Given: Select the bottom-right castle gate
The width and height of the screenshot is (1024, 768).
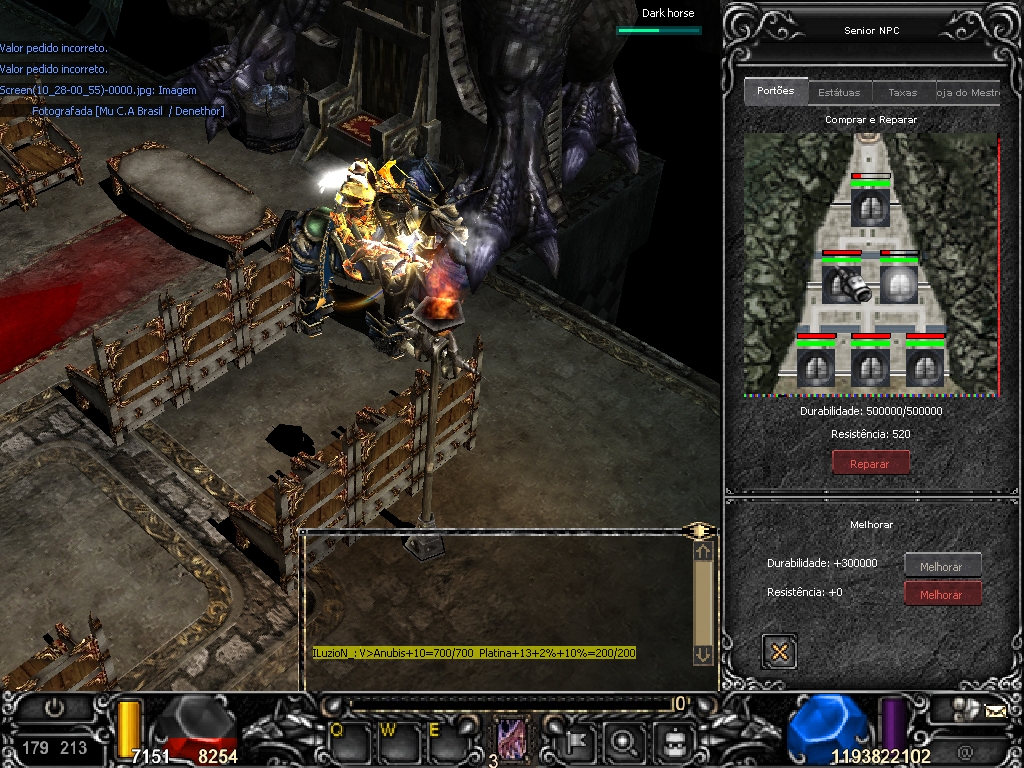Looking at the screenshot, I should 925,365.
